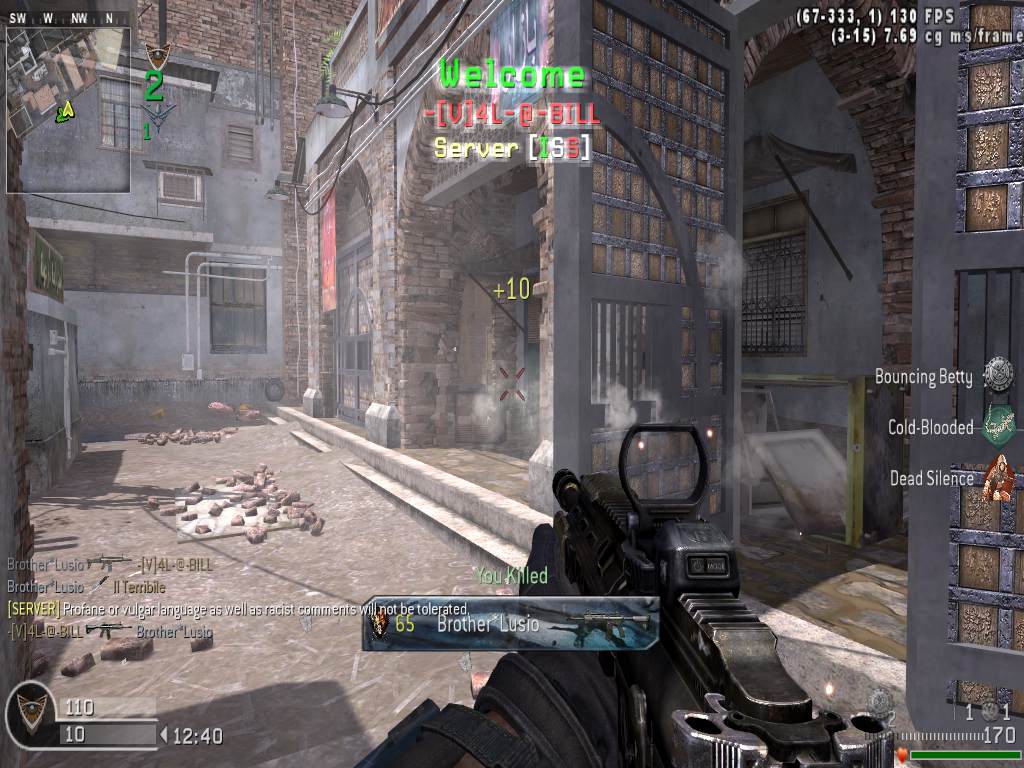
Task: Open the Brother Lusio kill card
Action: click(511, 624)
